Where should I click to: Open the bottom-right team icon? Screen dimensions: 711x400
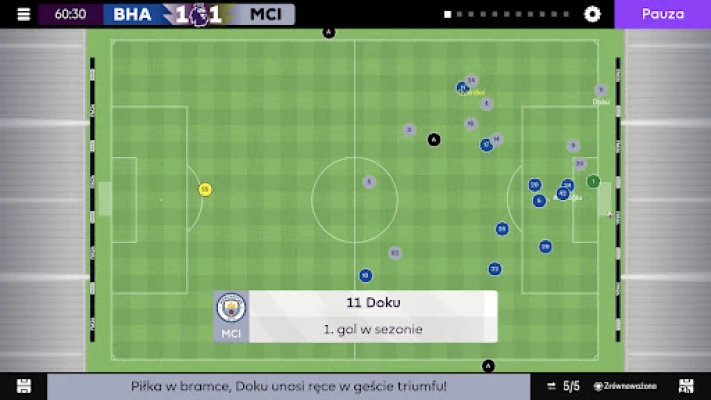pos(686,386)
